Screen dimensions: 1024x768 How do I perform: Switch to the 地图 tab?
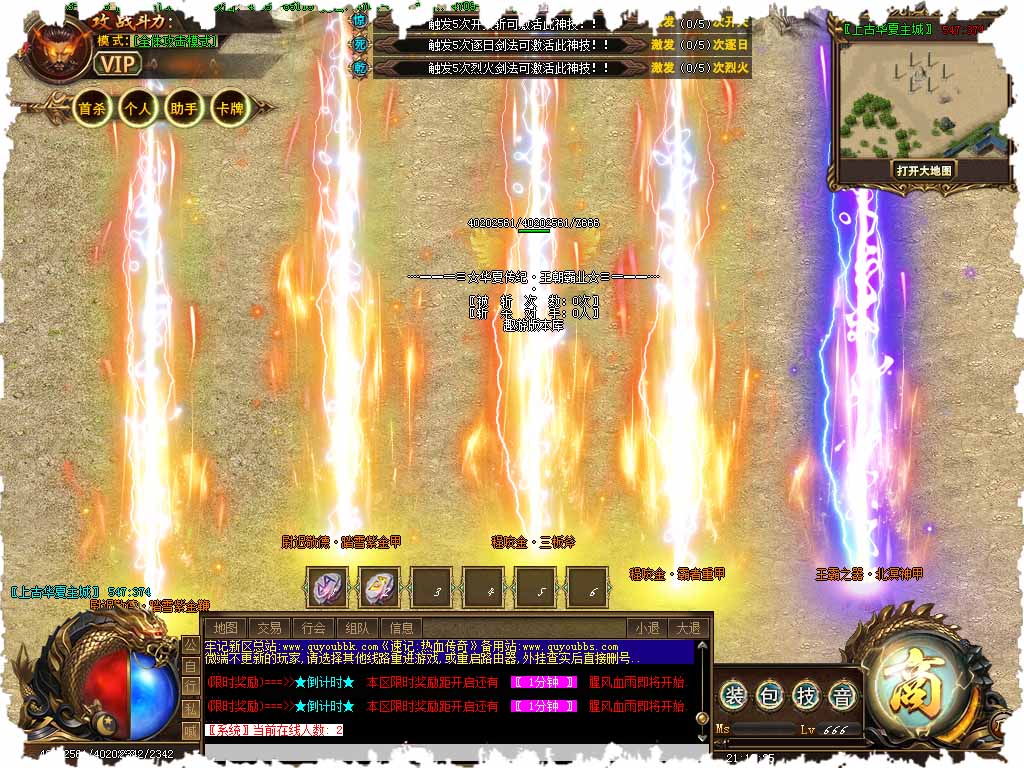[x=226, y=628]
